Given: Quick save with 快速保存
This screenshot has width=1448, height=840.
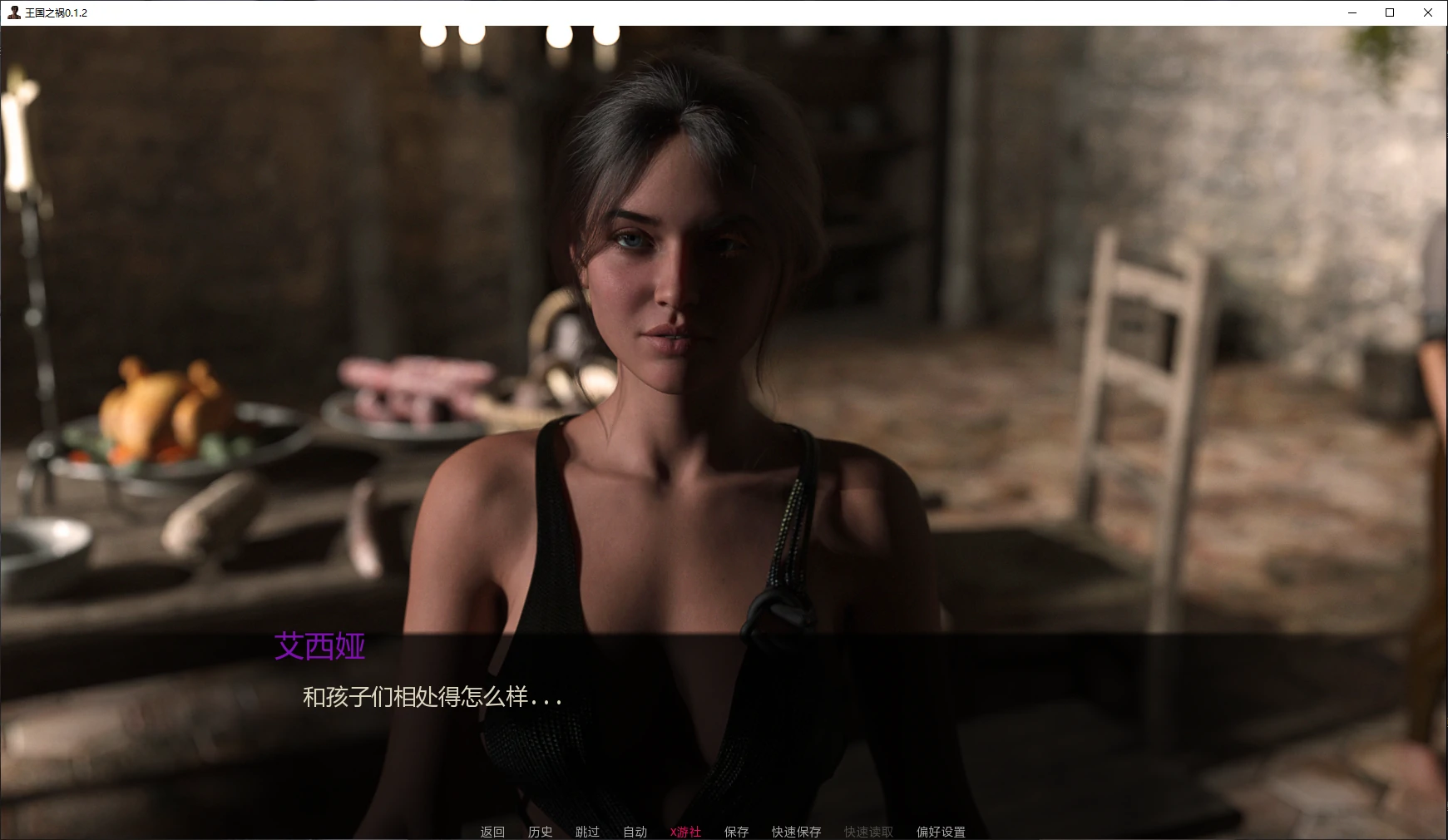Looking at the screenshot, I should [796, 832].
